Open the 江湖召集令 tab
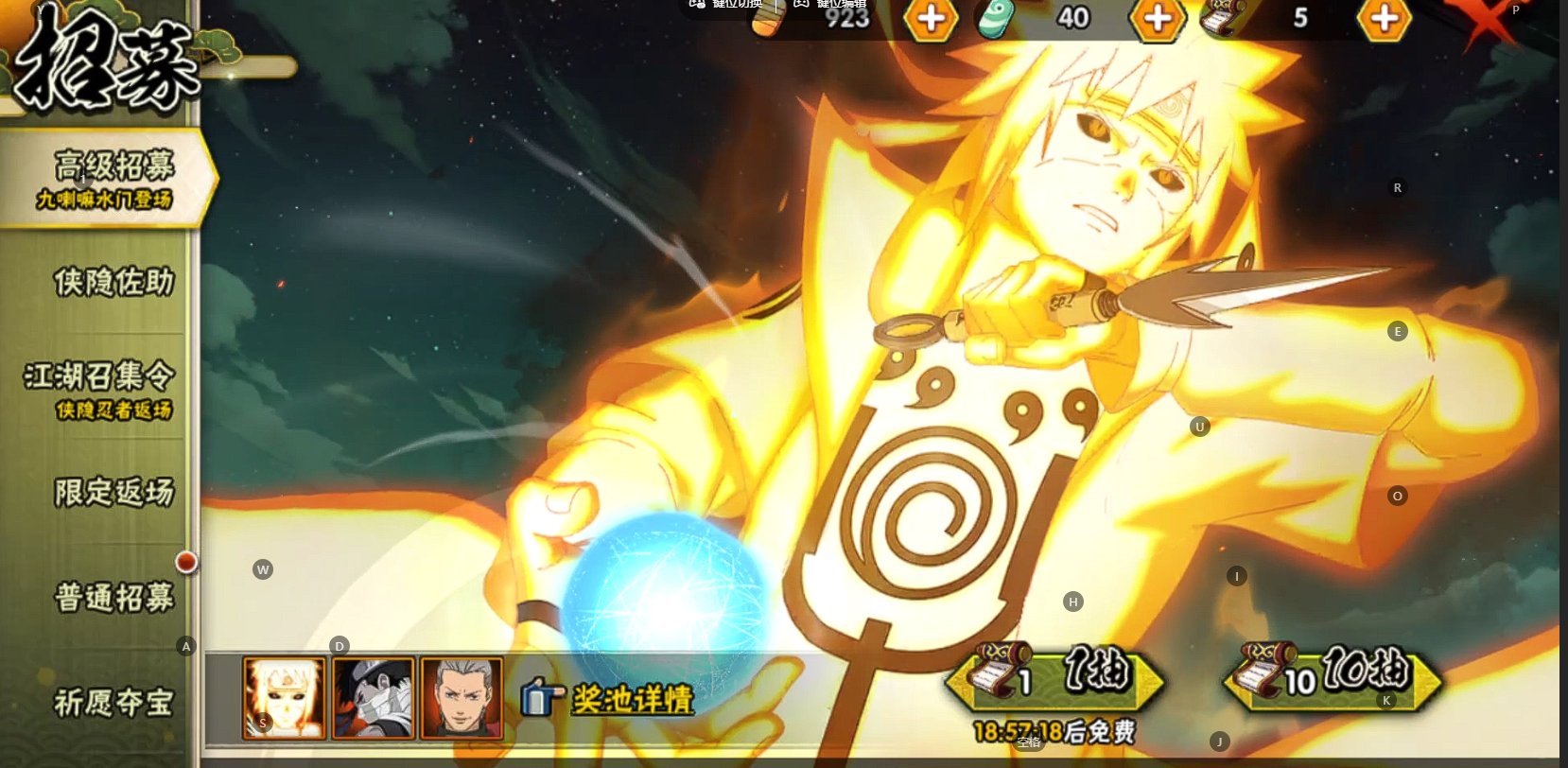Screen dimensions: 1568x768 click(x=100, y=388)
